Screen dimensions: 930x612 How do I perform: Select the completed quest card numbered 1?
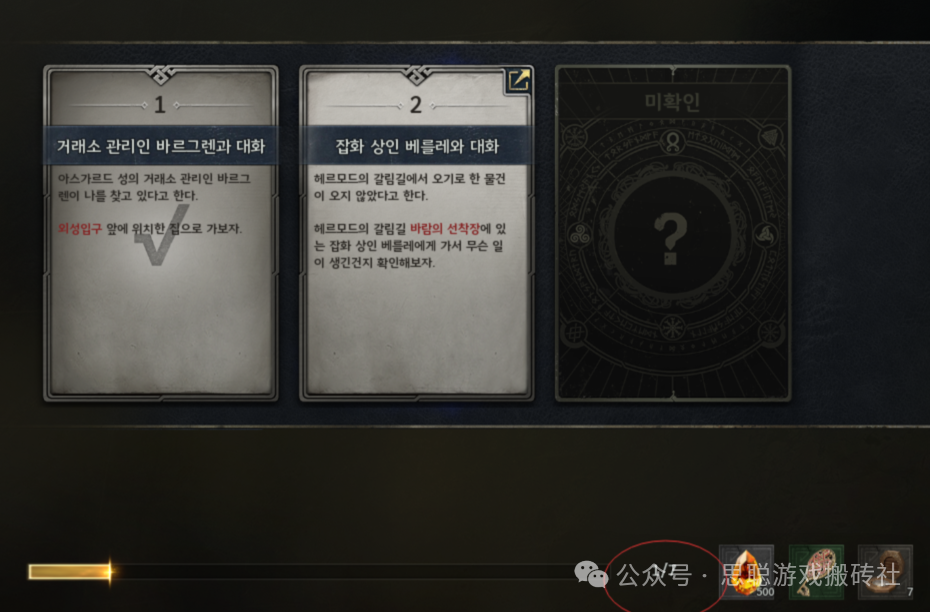[x=160, y=233]
